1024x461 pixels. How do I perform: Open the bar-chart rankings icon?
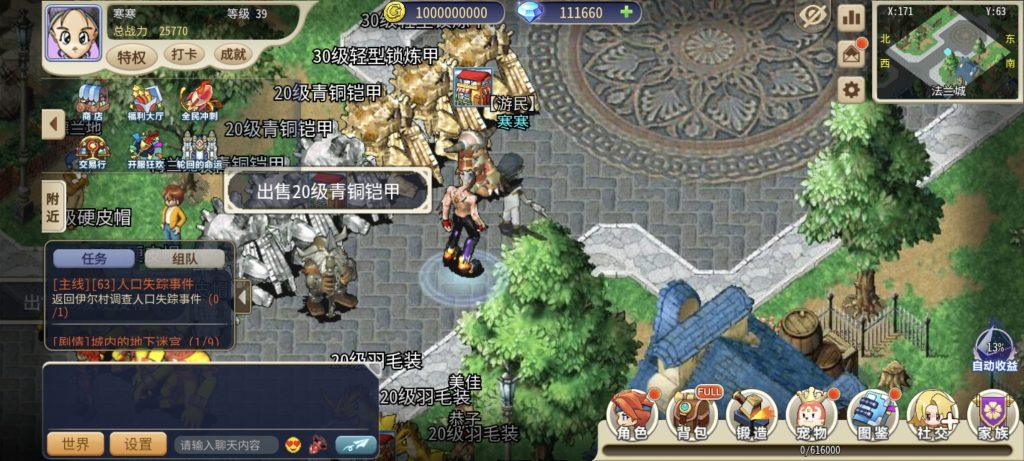[852, 17]
